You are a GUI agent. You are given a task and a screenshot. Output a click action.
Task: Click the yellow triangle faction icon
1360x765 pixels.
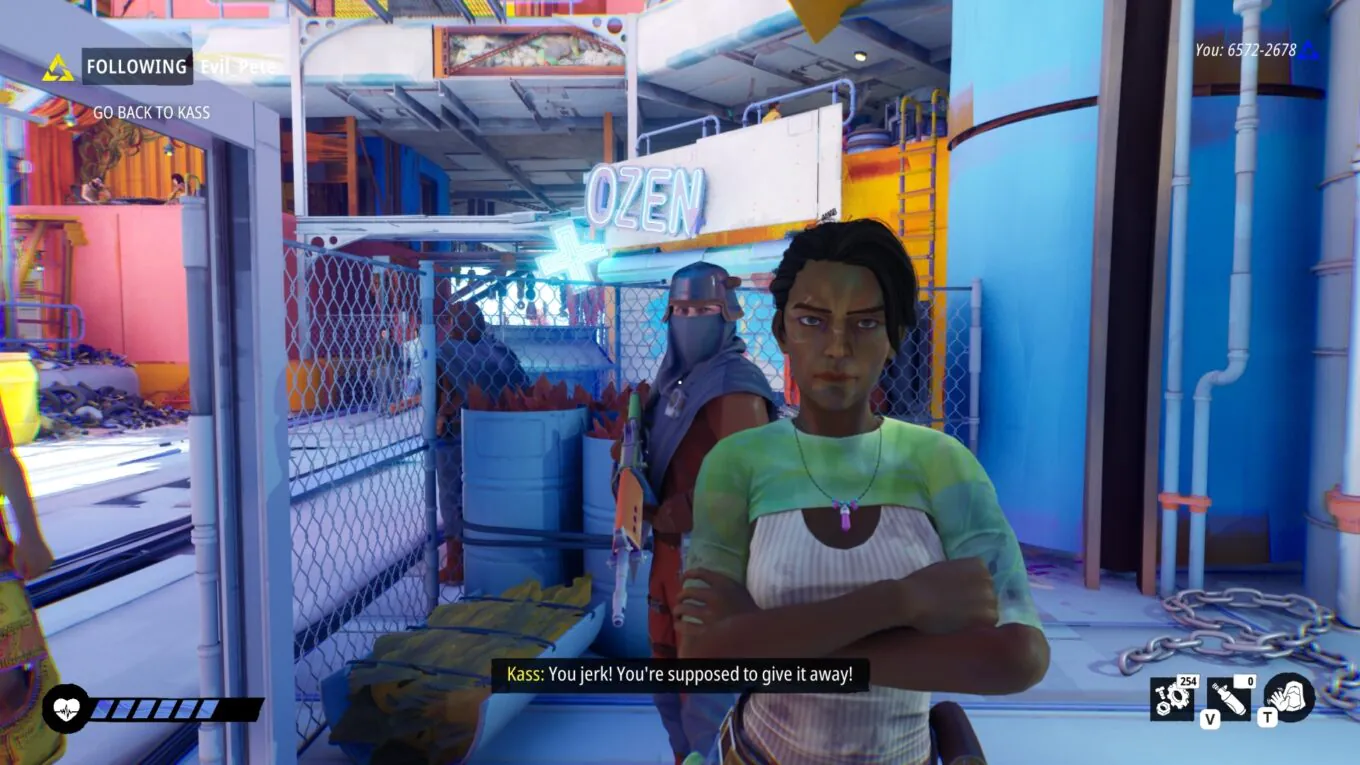(x=58, y=68)
